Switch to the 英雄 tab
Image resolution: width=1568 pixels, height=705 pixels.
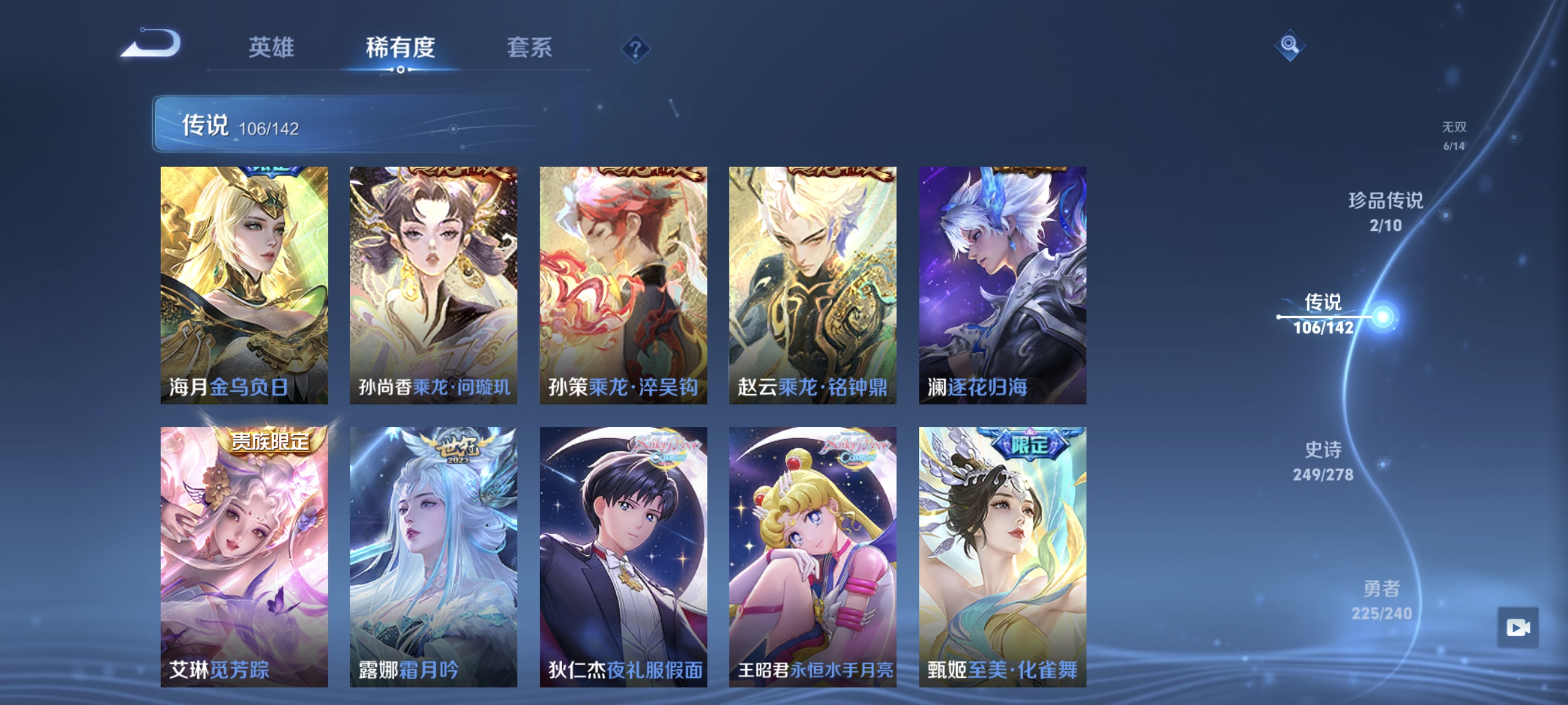[272, 49]
